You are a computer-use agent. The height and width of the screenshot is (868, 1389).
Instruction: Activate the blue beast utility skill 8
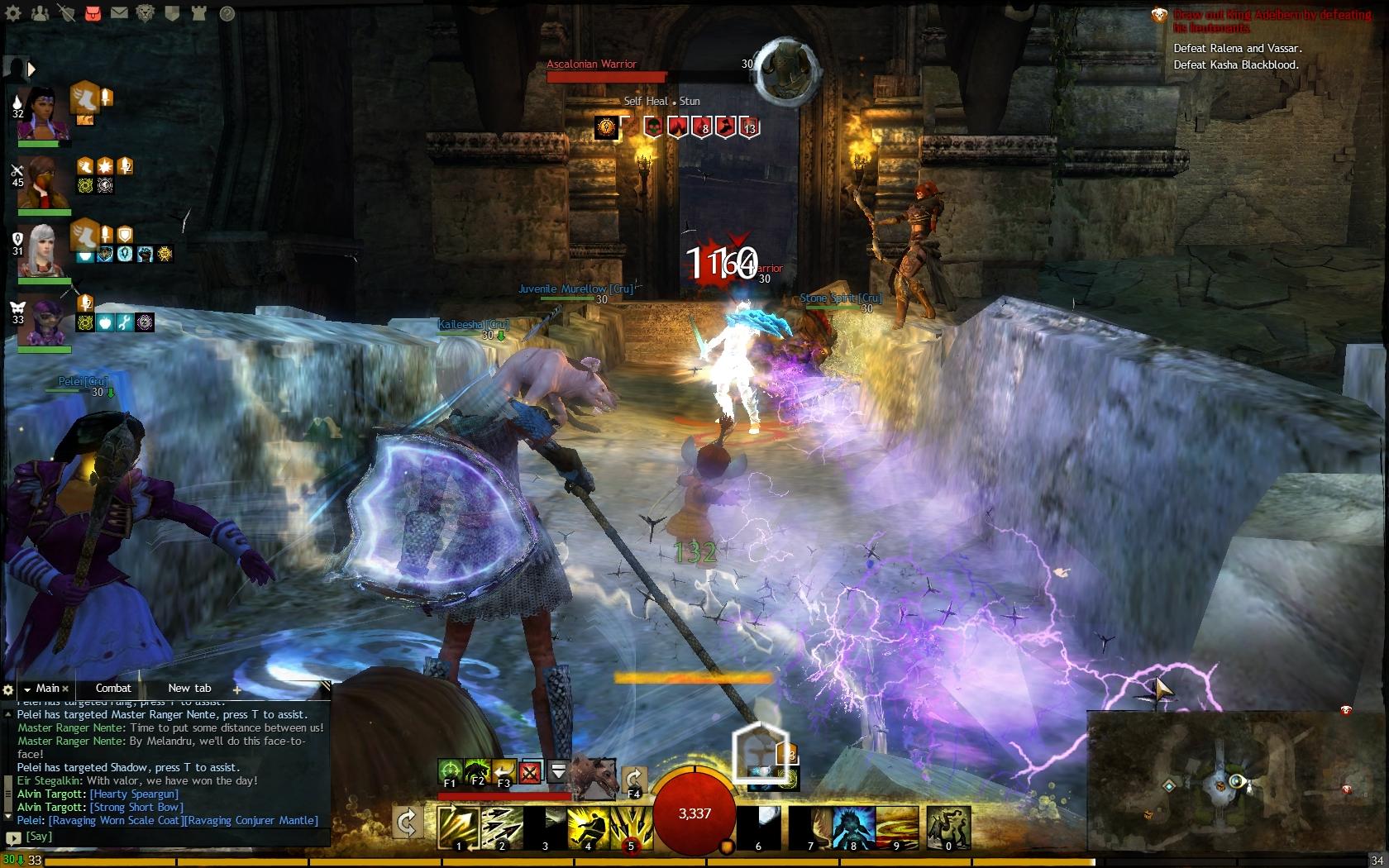(853, 827)
